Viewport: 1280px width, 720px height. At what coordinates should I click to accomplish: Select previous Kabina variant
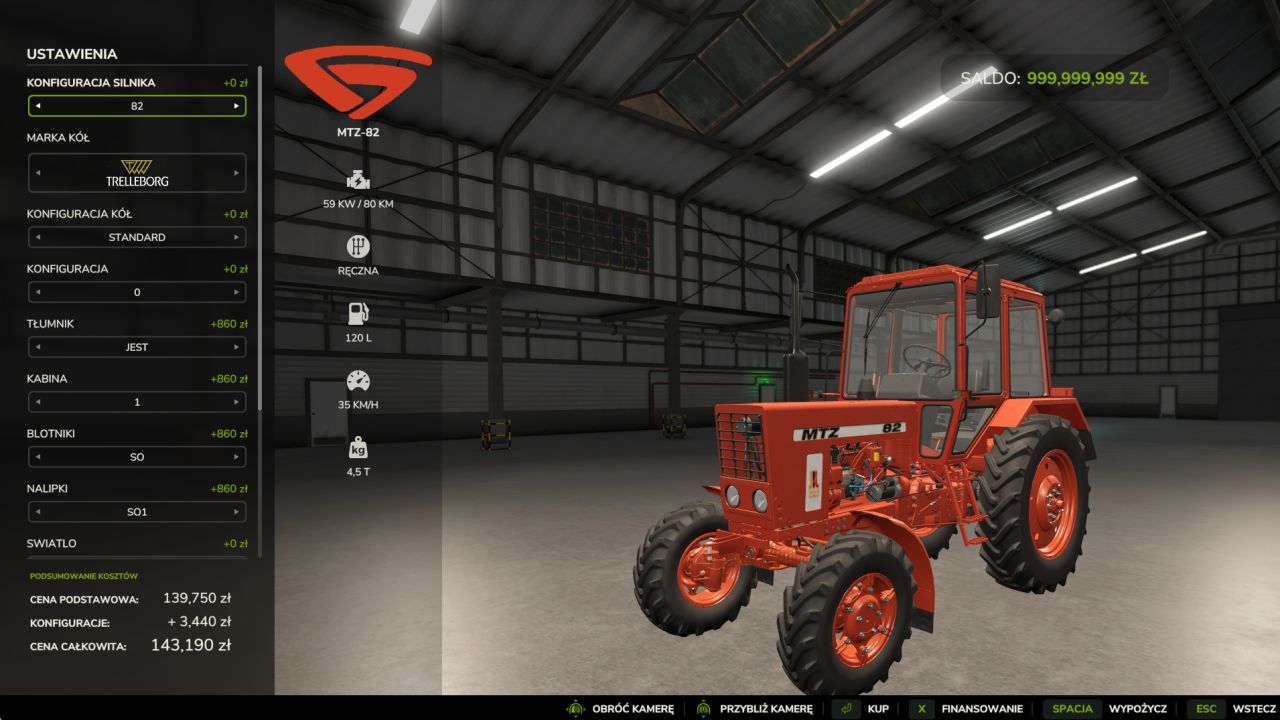click(x=38, y=403)
